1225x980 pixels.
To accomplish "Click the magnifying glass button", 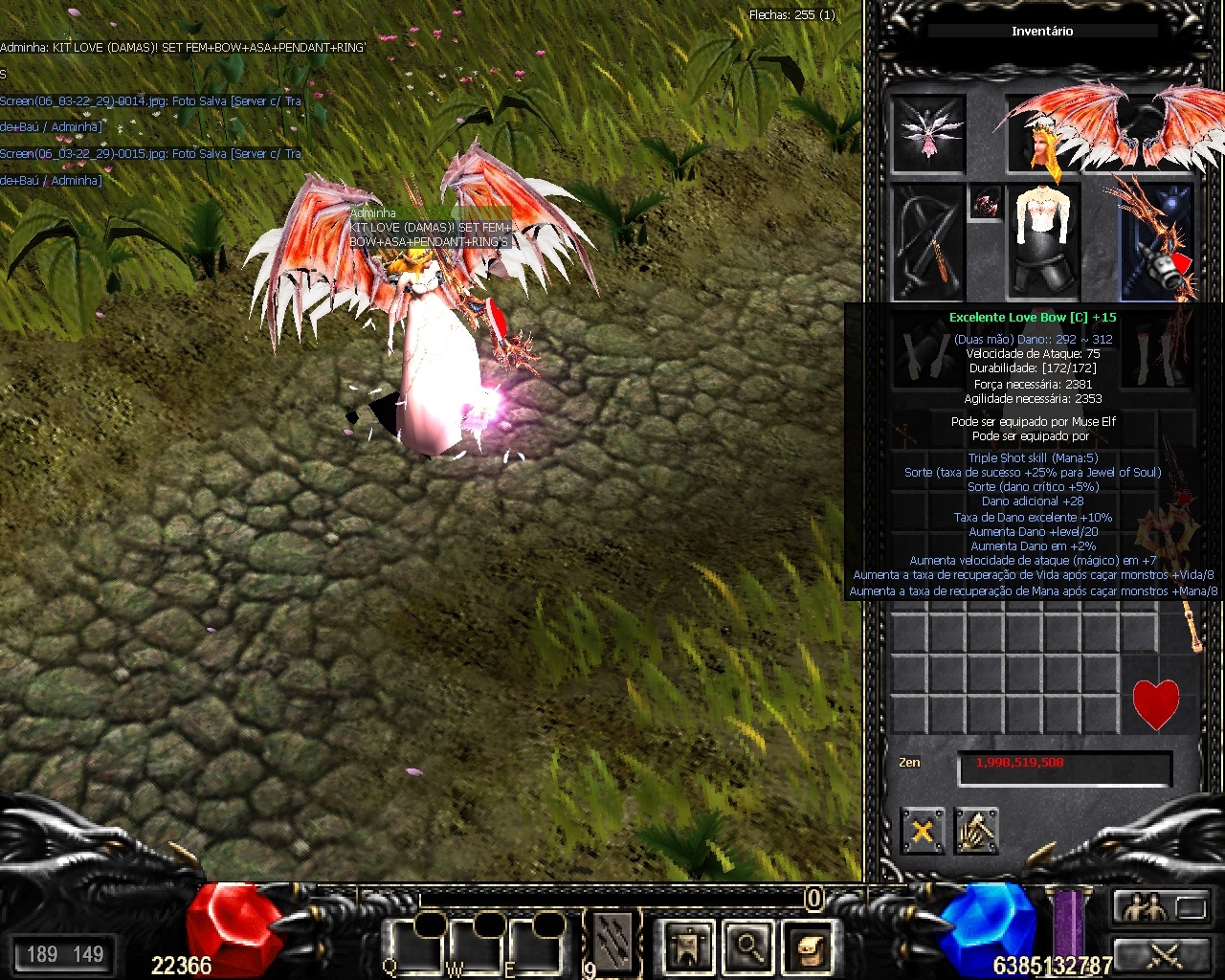I will [x=748, y=947].
